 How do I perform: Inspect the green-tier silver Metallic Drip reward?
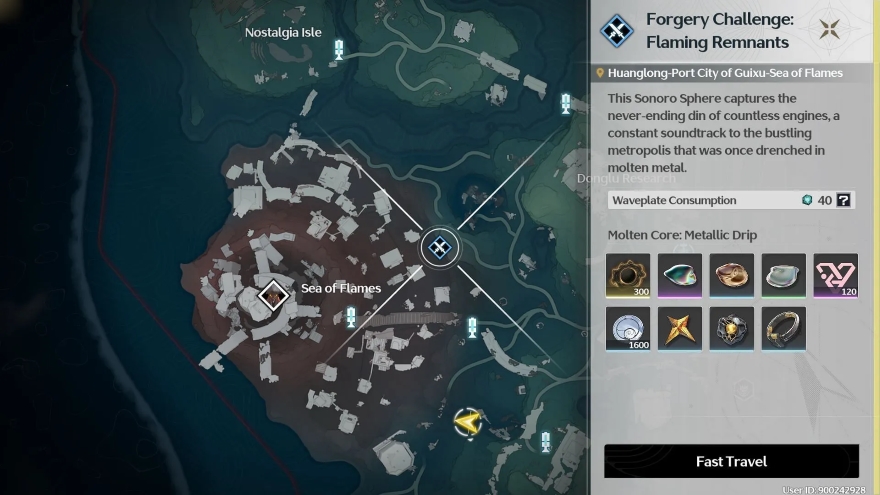click(x=784, y=275)
